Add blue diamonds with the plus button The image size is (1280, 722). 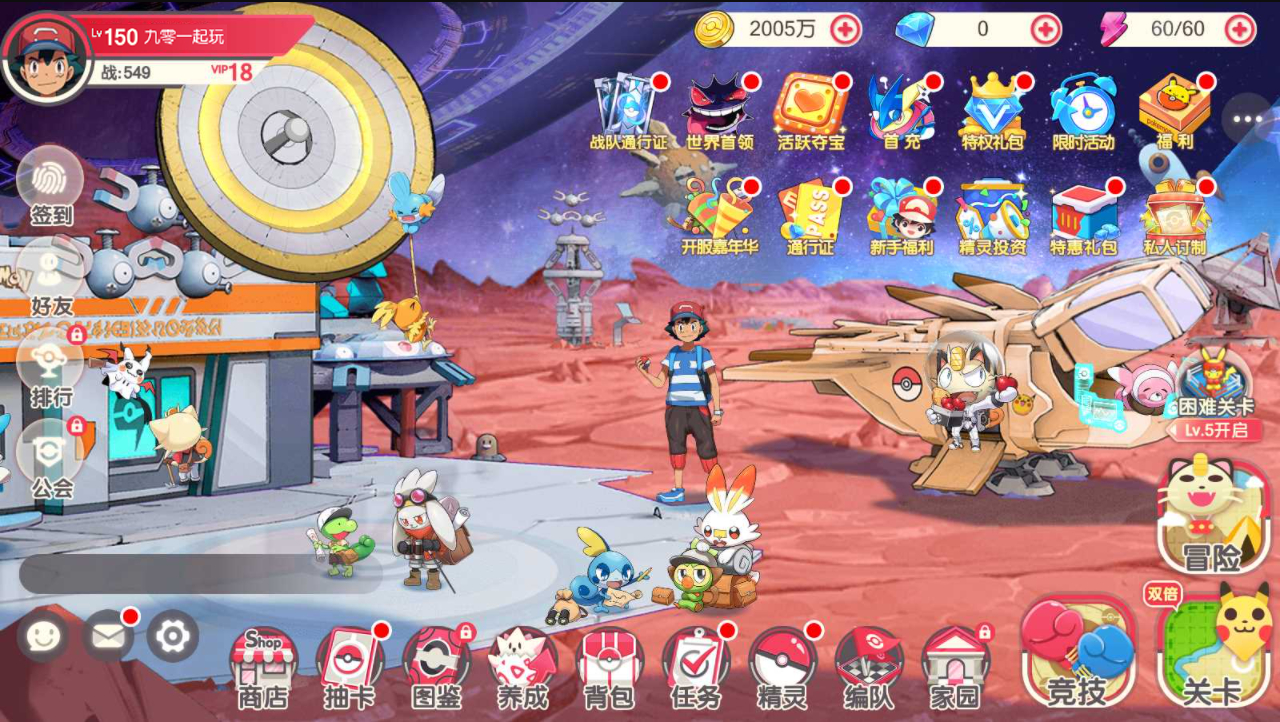point(1045,29)
